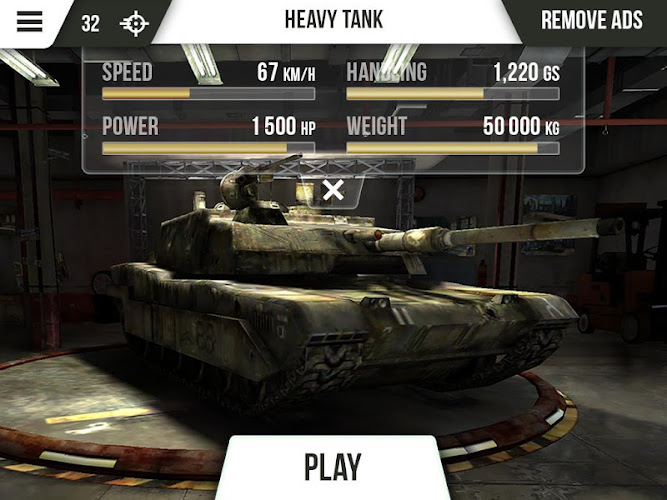Start the game with Play
Image resolution: width=667 pixels, height=500 pixels.
tap(333, 467)
